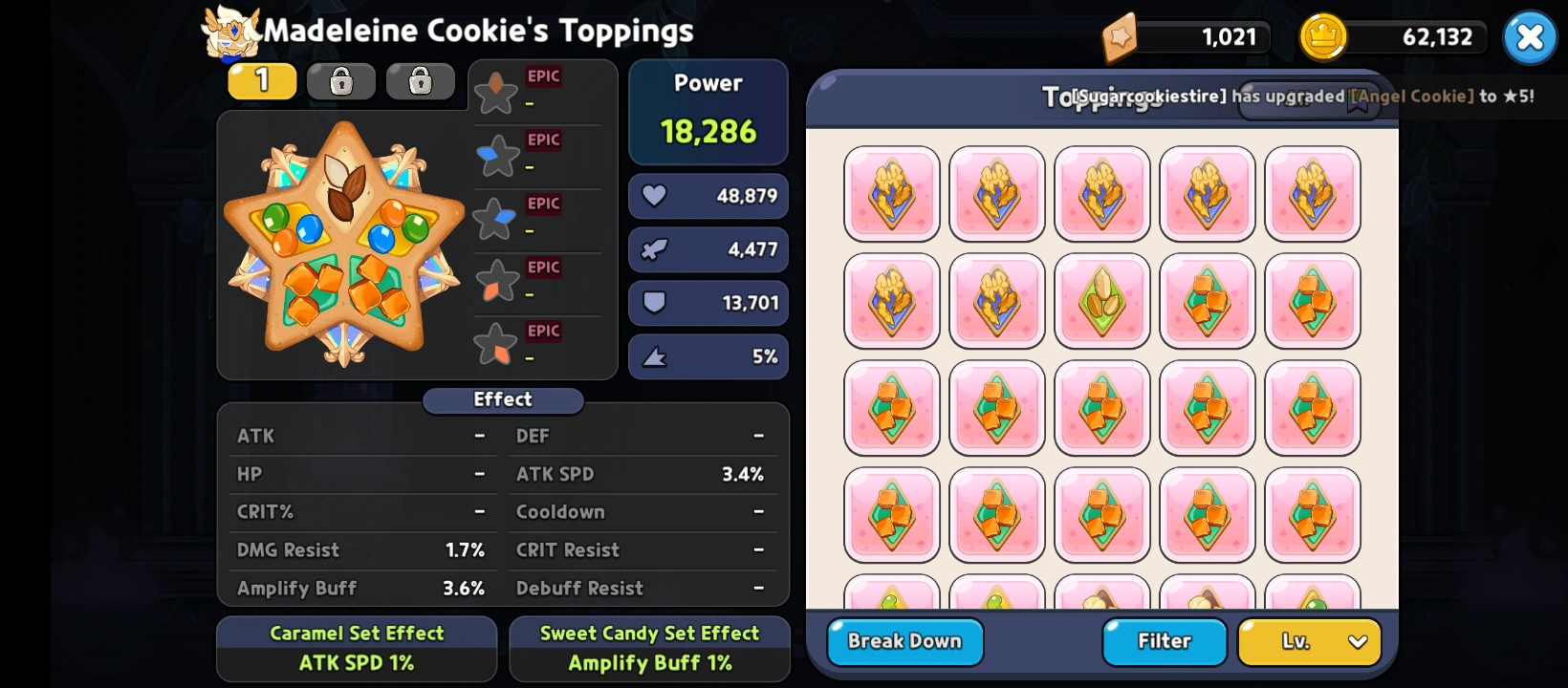Viewport: 1568px width, 688px height.
Task: Click the Sweet Candy Set Effect panel
Action: click(649, 649)
